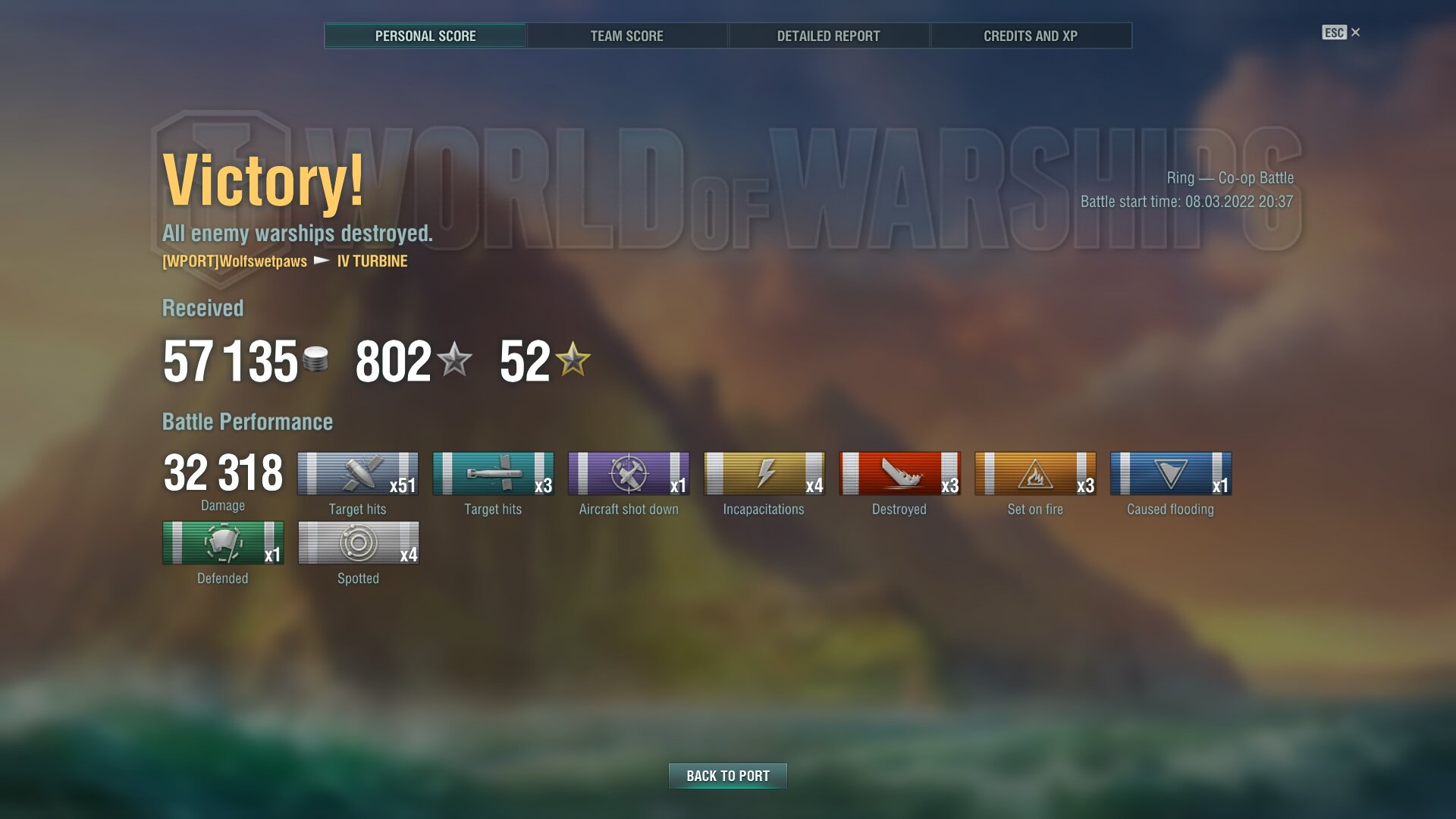The width and height of the screenshot is (1456, 819).
Task: Close the results screen with the X
Action: (x=1355, y=33)
